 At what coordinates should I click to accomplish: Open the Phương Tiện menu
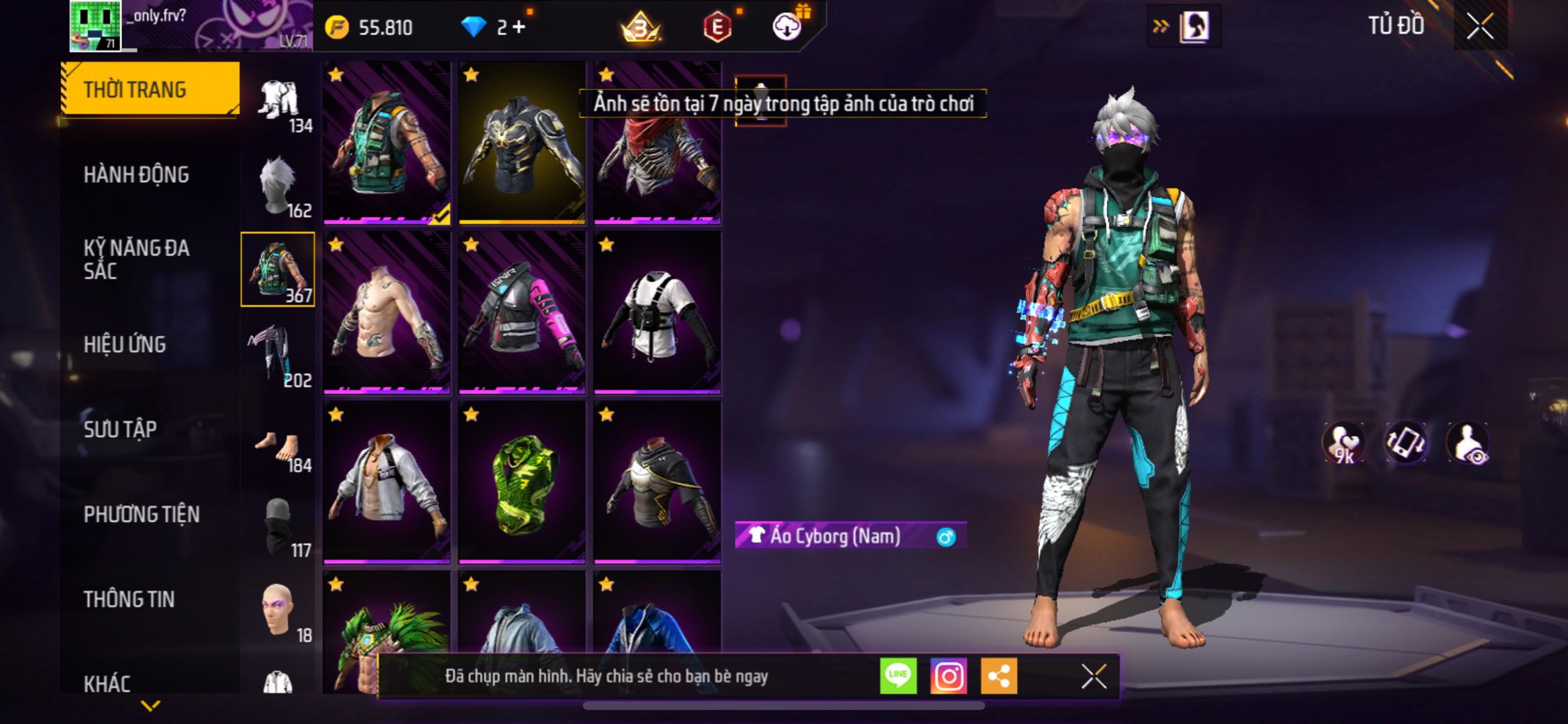tap(142, 514)
